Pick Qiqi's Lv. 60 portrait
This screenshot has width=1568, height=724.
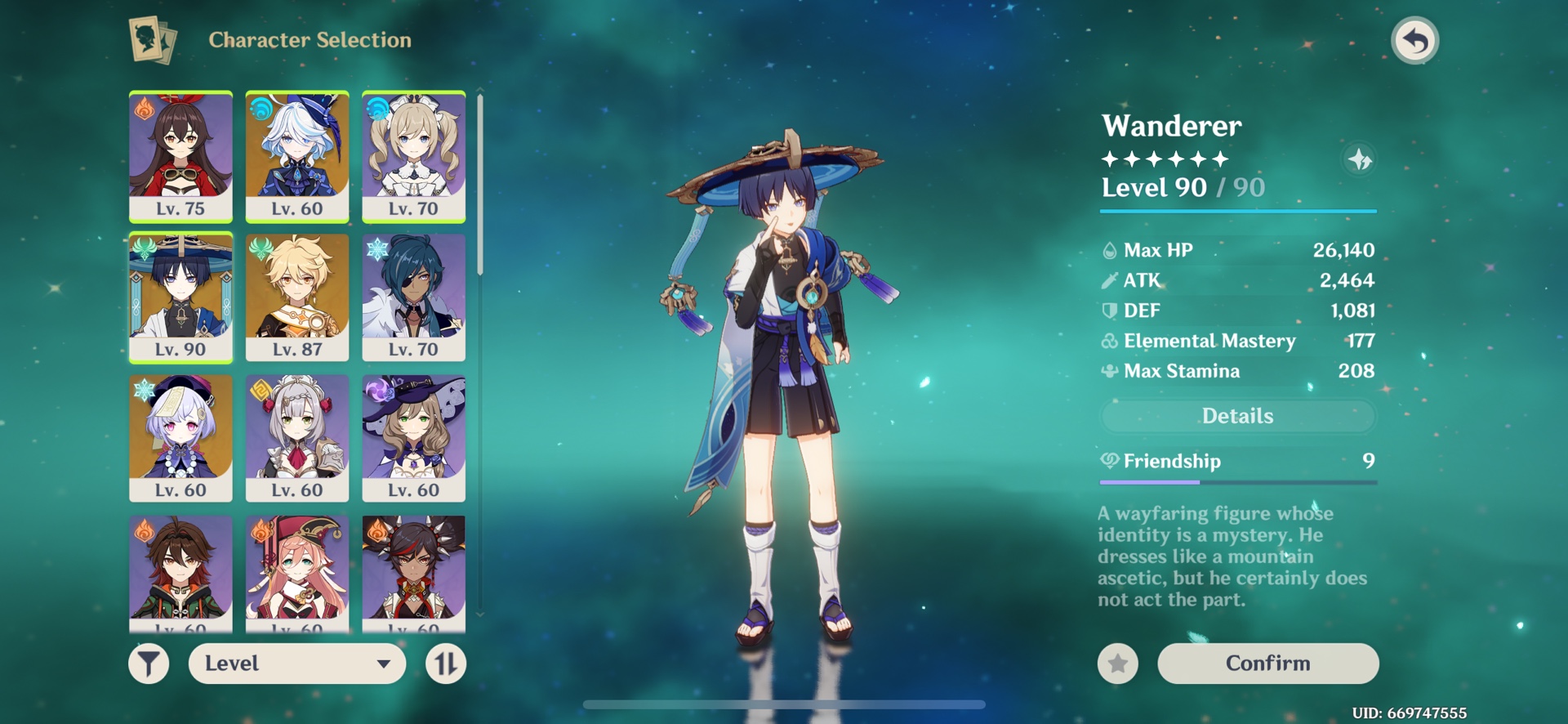pos(180,437)
